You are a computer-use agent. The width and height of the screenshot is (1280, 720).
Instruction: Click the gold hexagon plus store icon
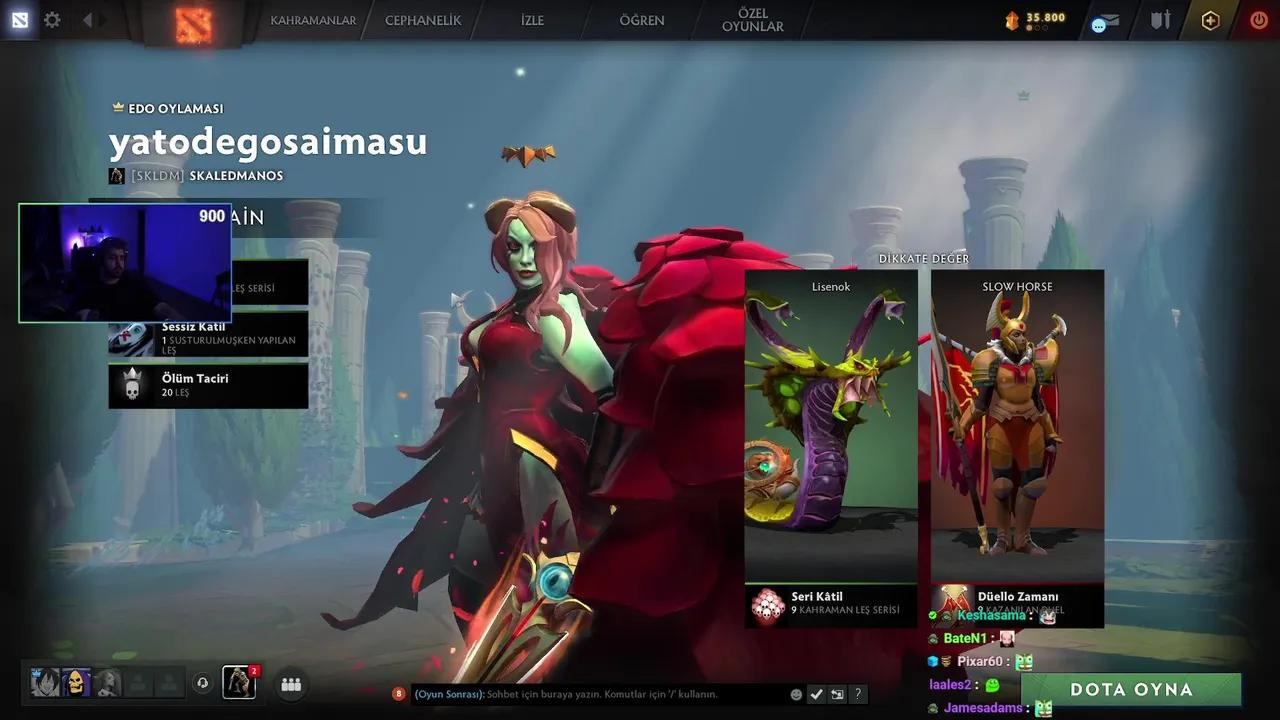tap(1210, 20)
